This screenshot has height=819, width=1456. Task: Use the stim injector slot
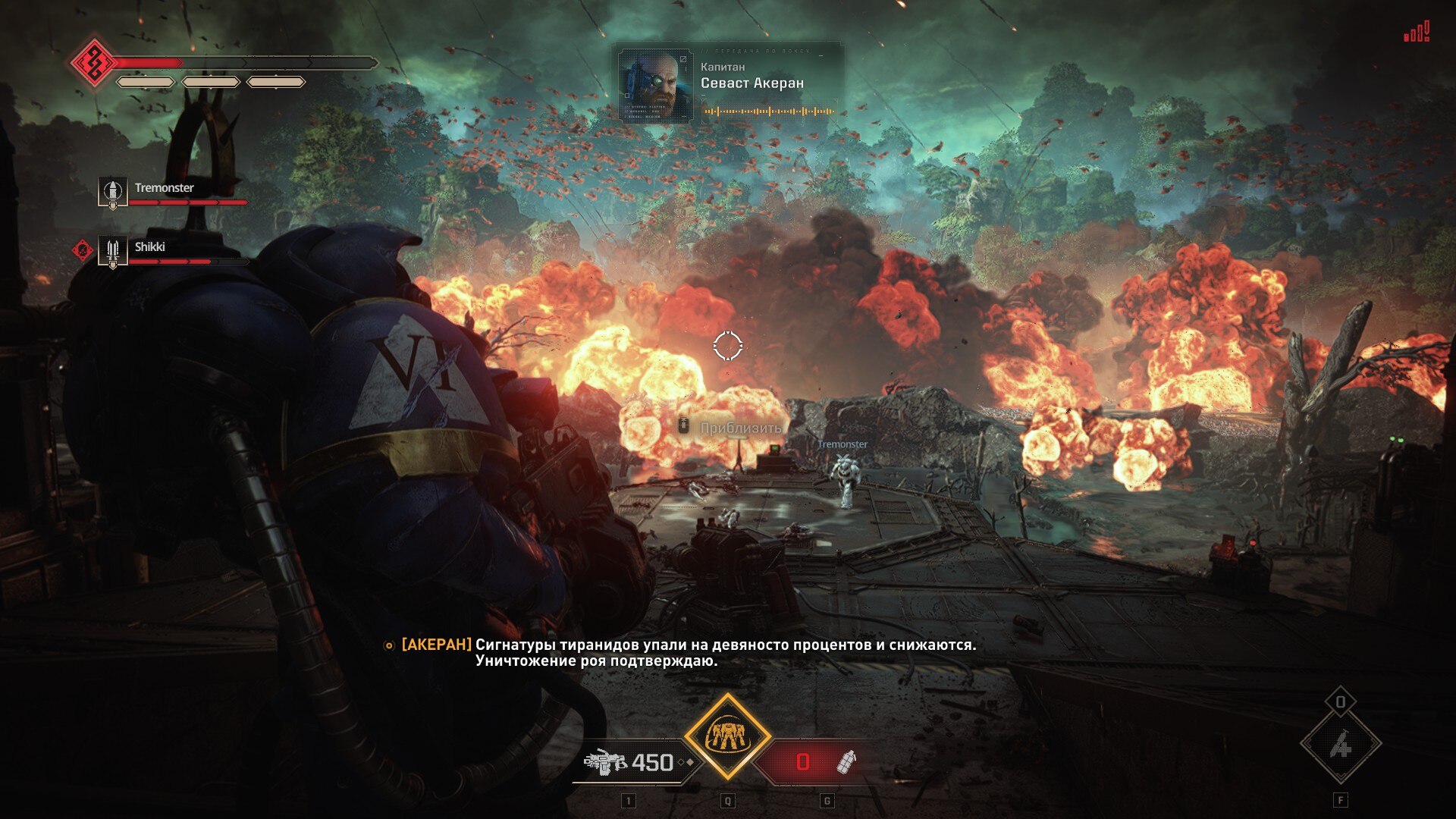1340,745
